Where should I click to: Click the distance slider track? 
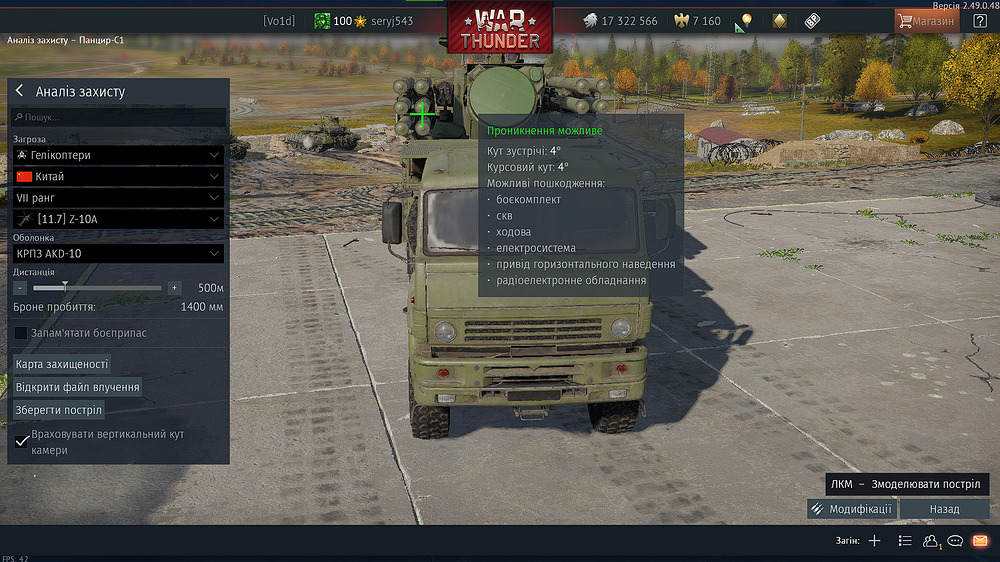click(x=110, y=288)
